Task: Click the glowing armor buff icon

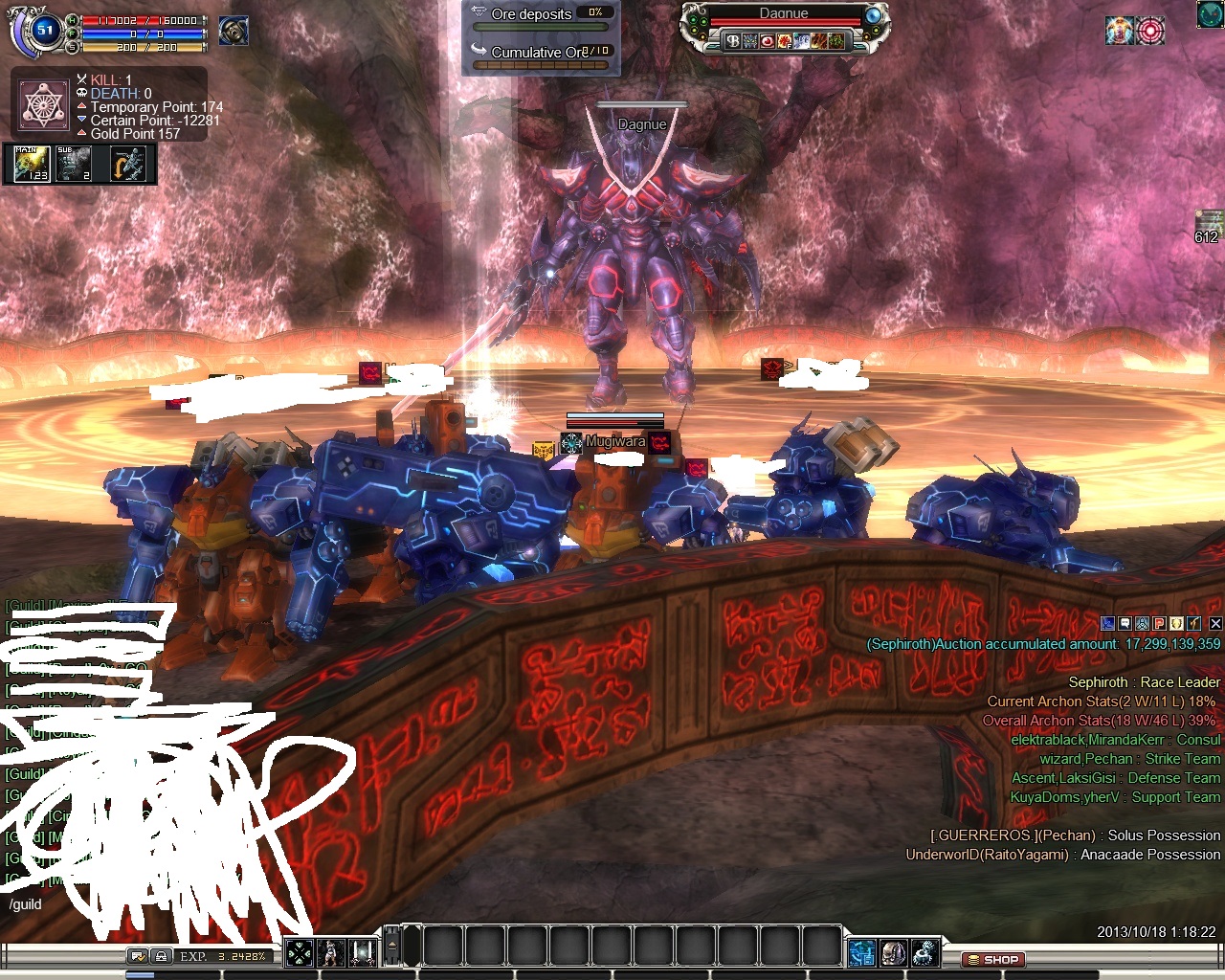Action: 1120,31
